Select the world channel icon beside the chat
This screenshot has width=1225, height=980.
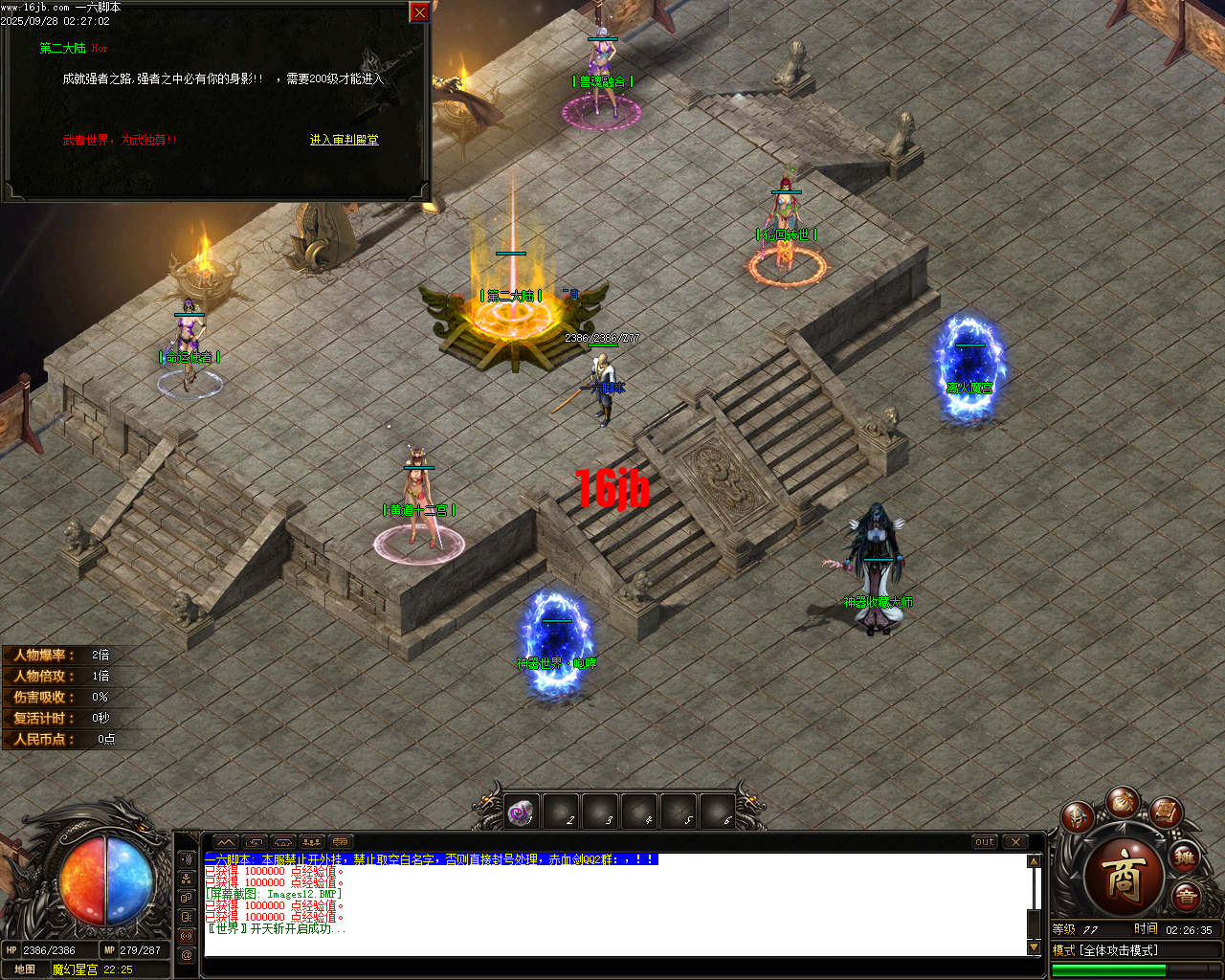(186, 936)
